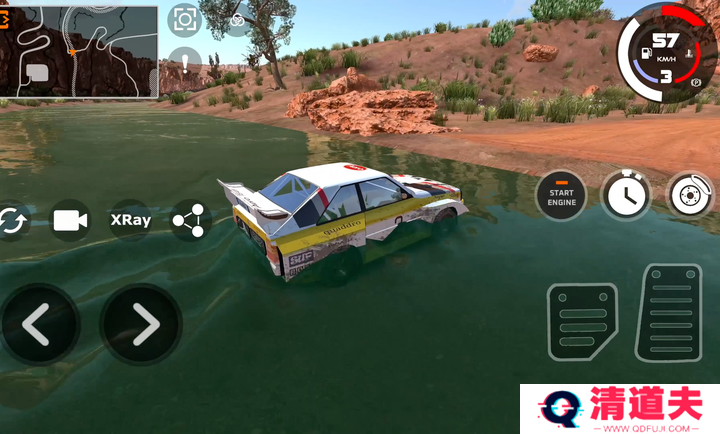Switch camera with the video camera icon
Viewport: 720px width, 434px height.
(70, 221)
